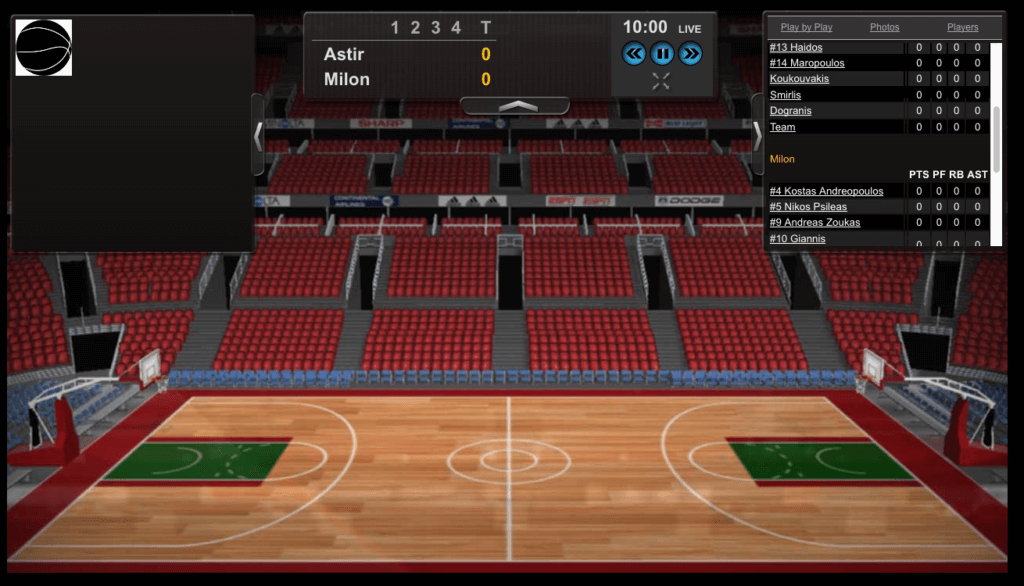This screenshot has height=586, width=1024.
Task: Choose Smirlis from the roster
Action: pyautogui.click(x=786, y=95)
